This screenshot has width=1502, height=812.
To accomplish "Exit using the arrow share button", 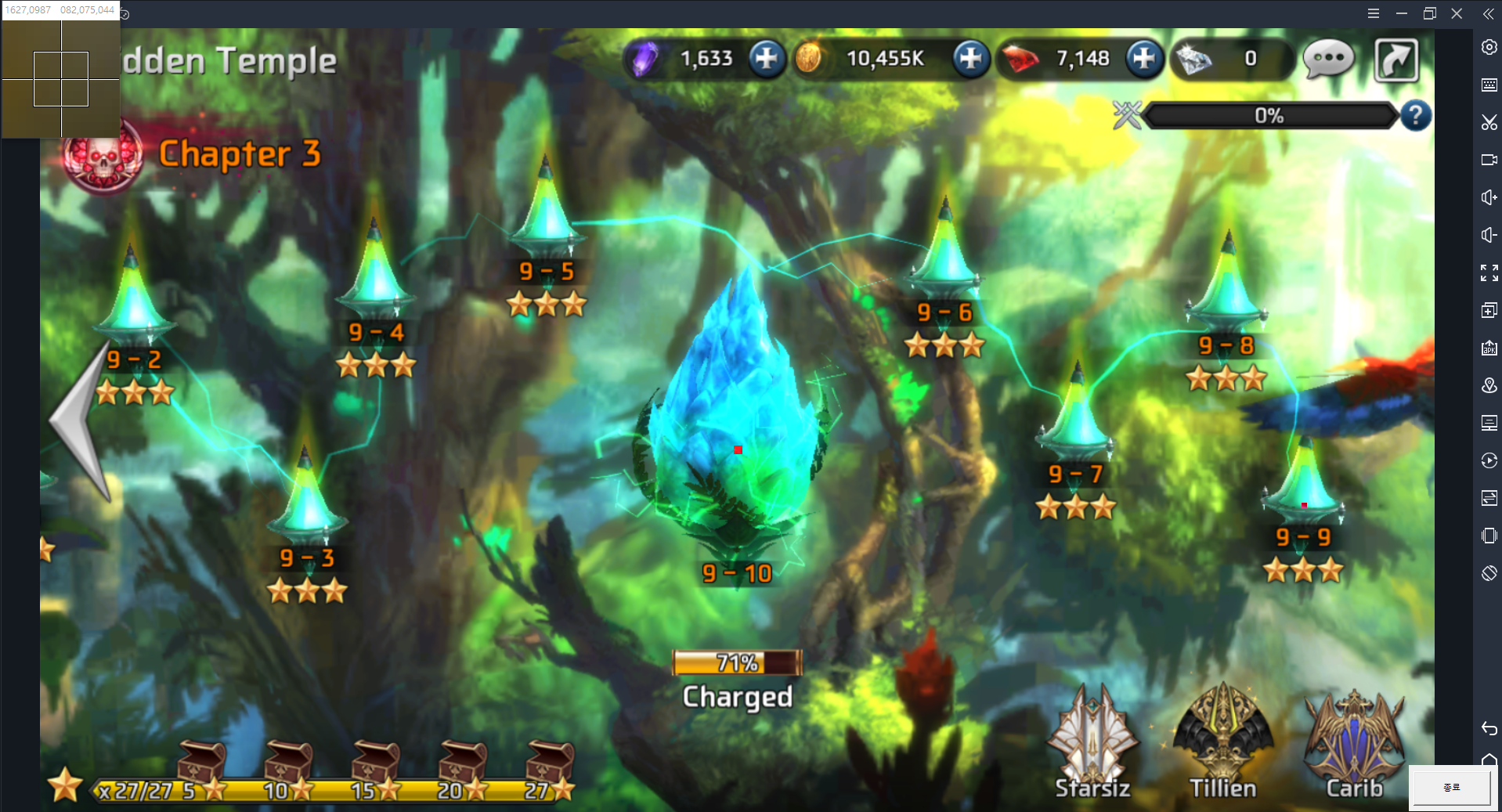I will (1396, 60).
